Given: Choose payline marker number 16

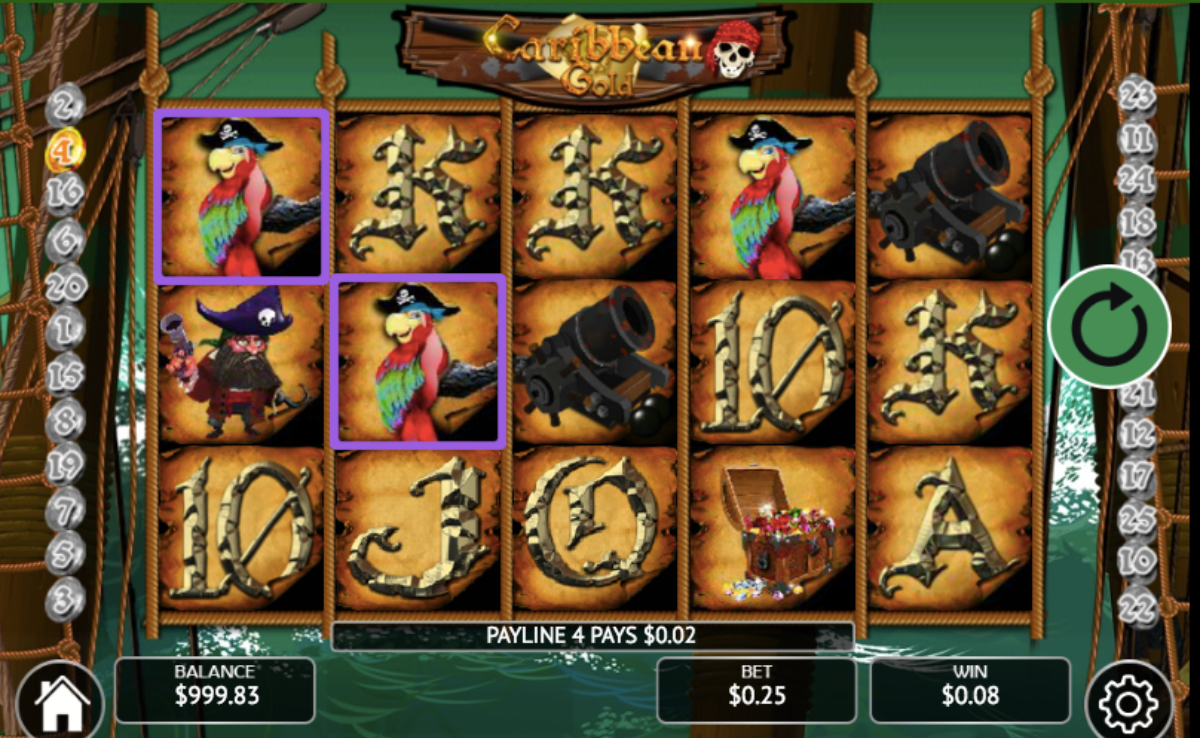Looking at the screenshot, I should coord(66,192).
